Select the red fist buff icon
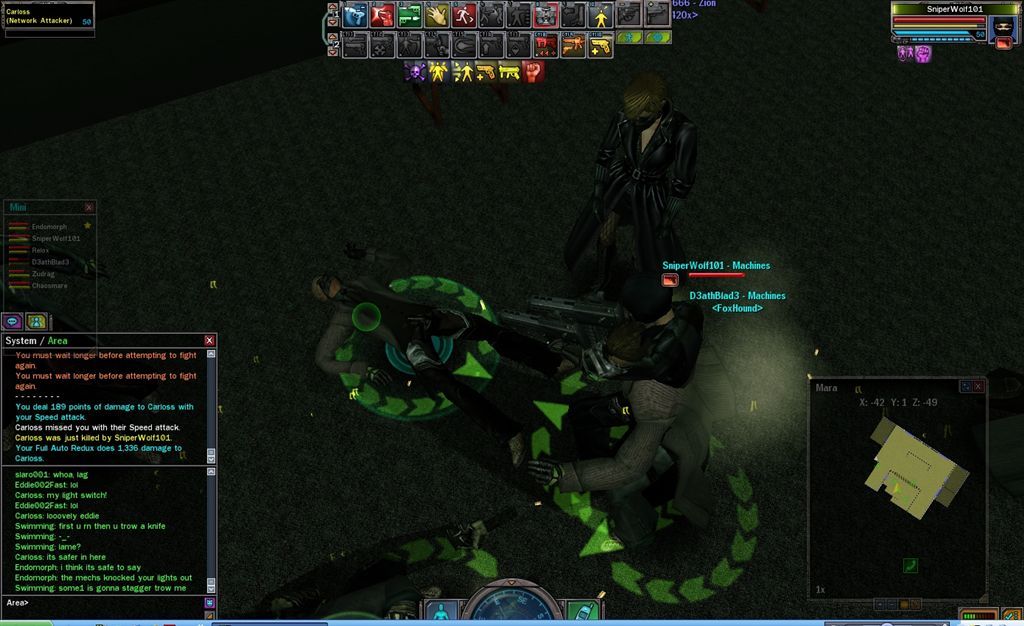Image resolution: width=1024 pixels, height=626 pixels. click(534, 71)
